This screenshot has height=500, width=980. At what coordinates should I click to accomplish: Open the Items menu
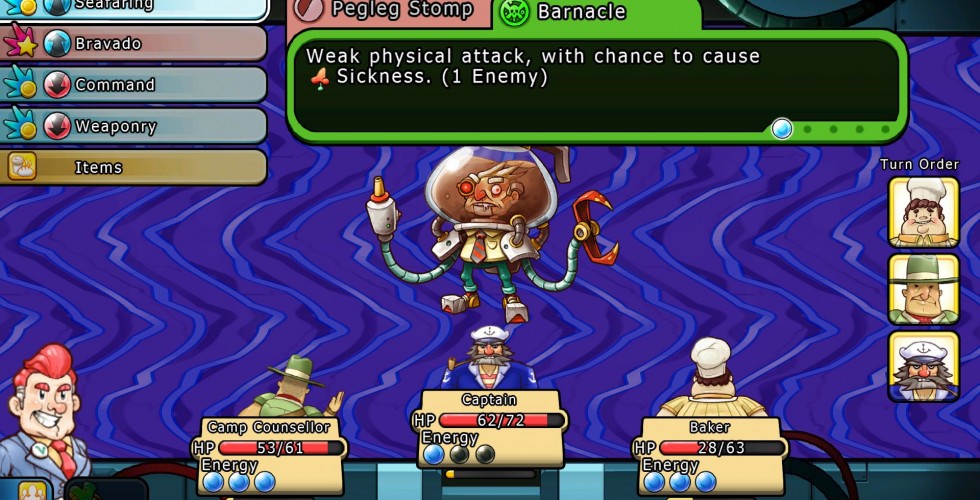pos(135,167)
